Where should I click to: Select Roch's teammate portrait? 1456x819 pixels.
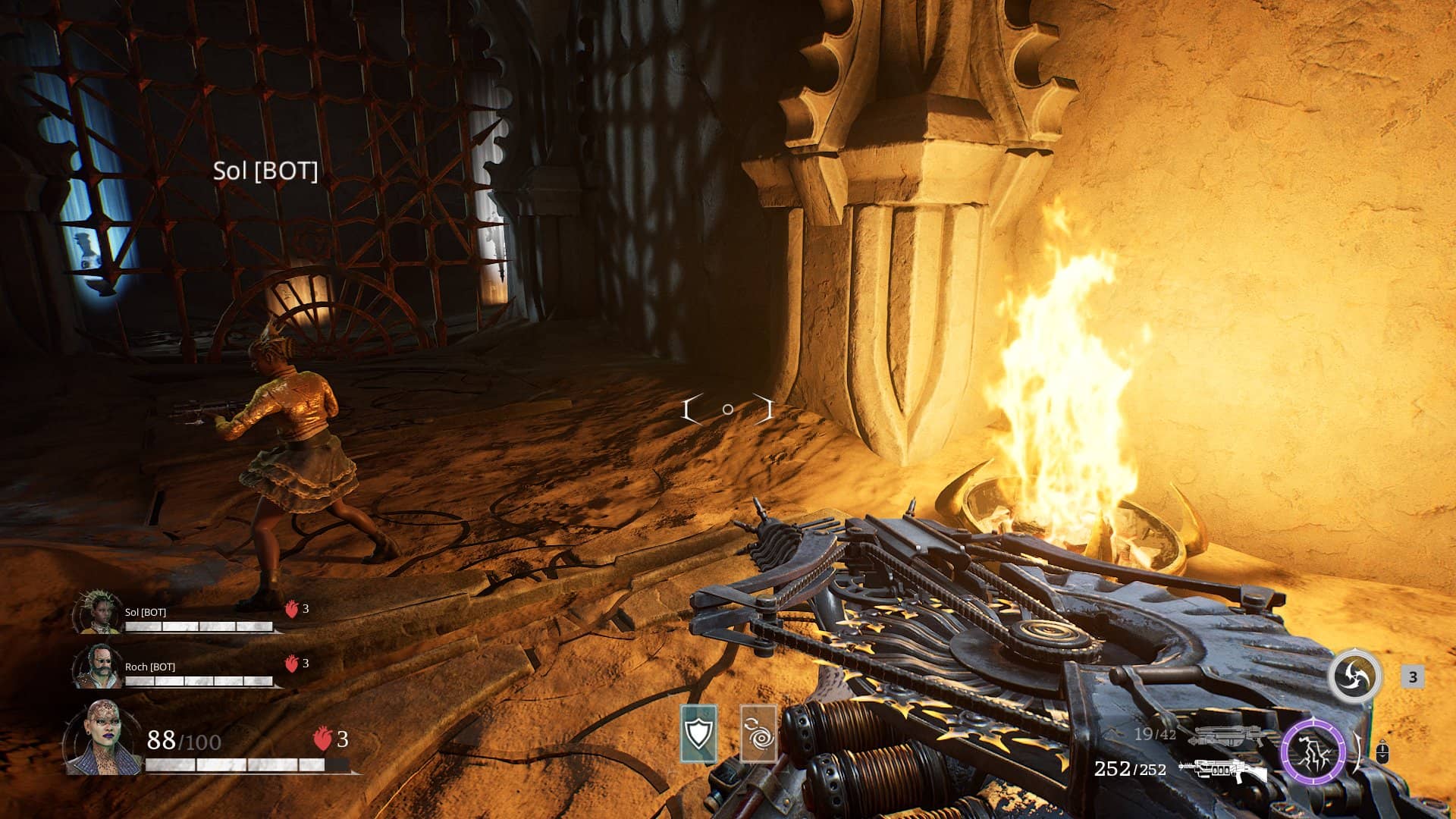click(96, 667)
